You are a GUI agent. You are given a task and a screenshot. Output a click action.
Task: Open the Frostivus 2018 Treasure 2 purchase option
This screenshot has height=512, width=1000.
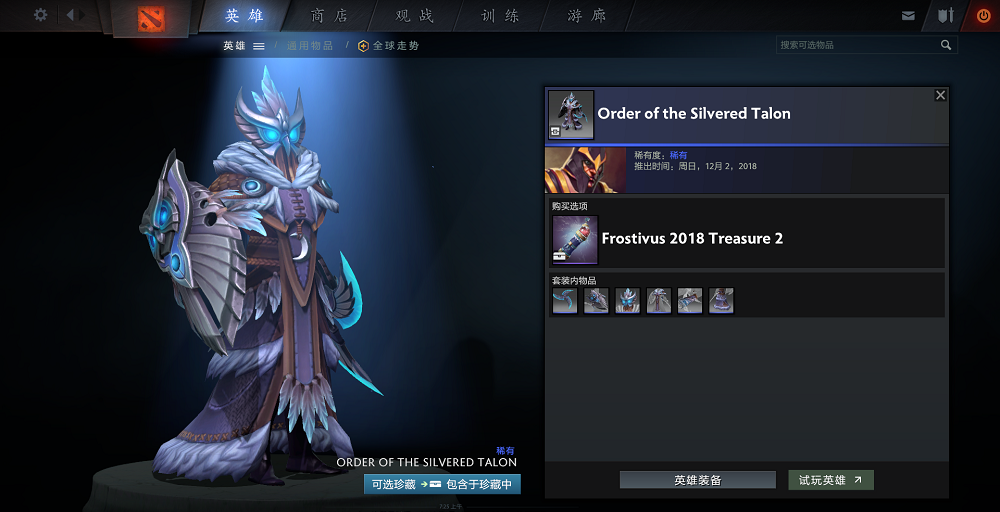tap(692, 239)
